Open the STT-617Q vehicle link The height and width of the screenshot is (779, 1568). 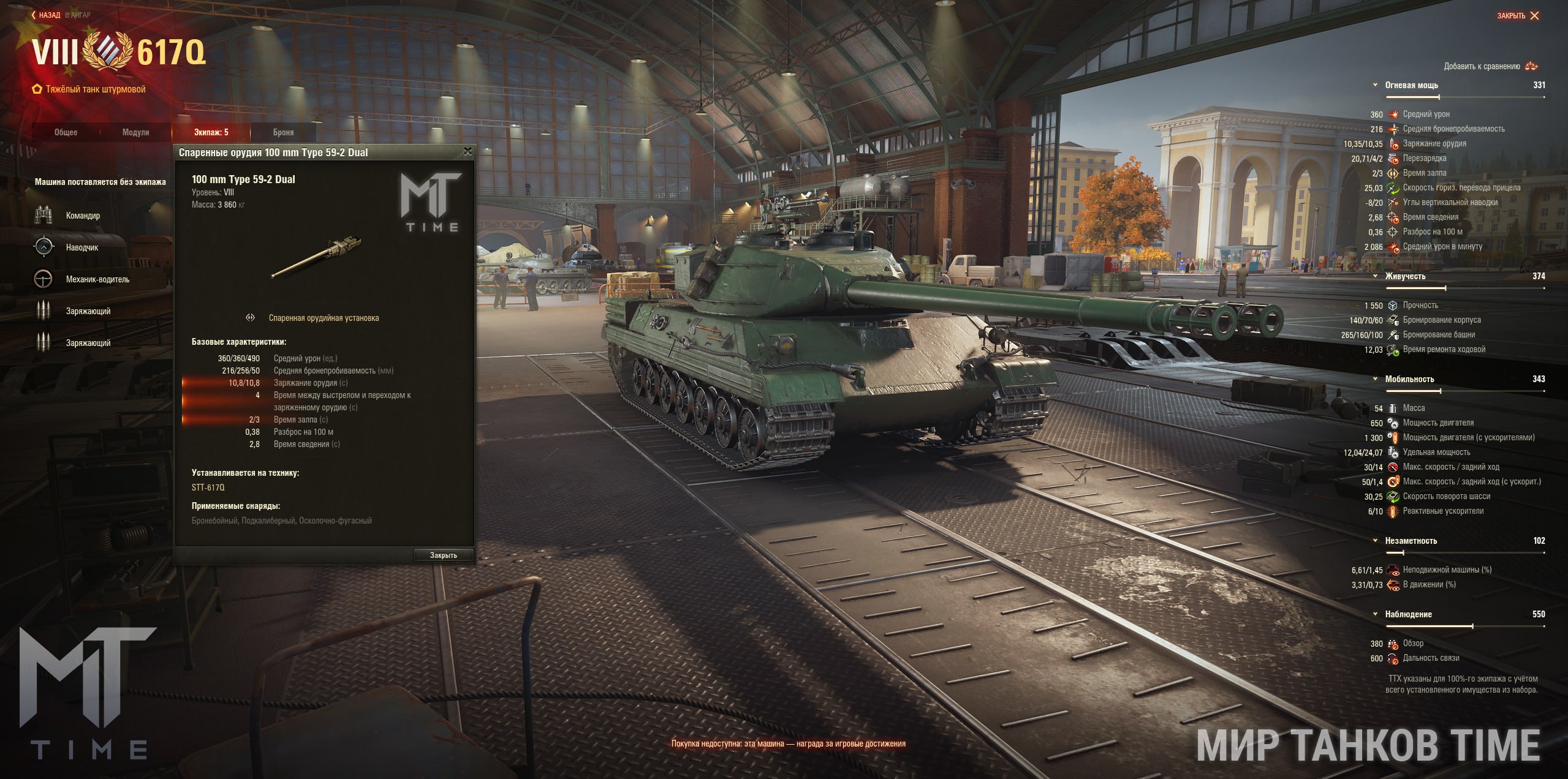208,487
